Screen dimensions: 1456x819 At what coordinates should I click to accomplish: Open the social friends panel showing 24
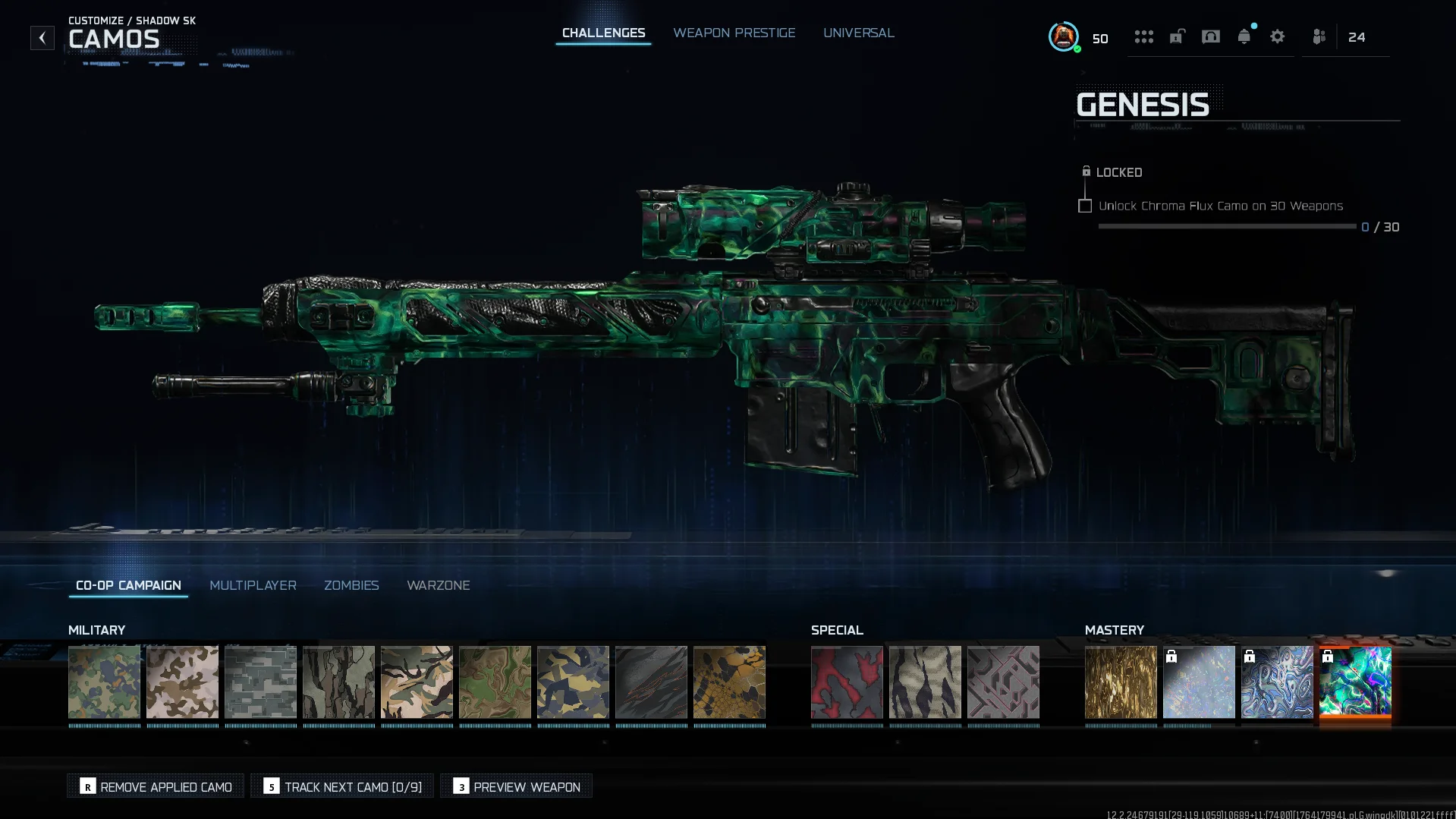tap(1318, 36)
